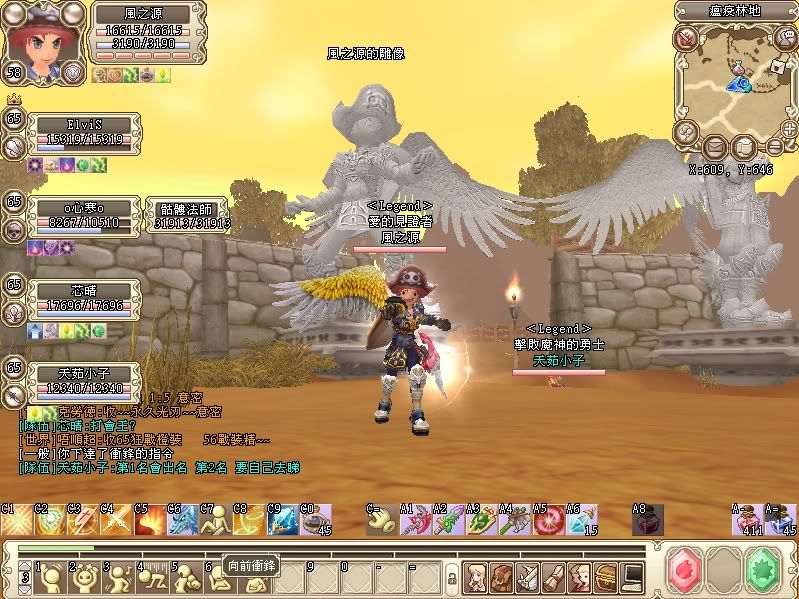Click the 向前衝鋒 charge command

(x=249, y=566)
